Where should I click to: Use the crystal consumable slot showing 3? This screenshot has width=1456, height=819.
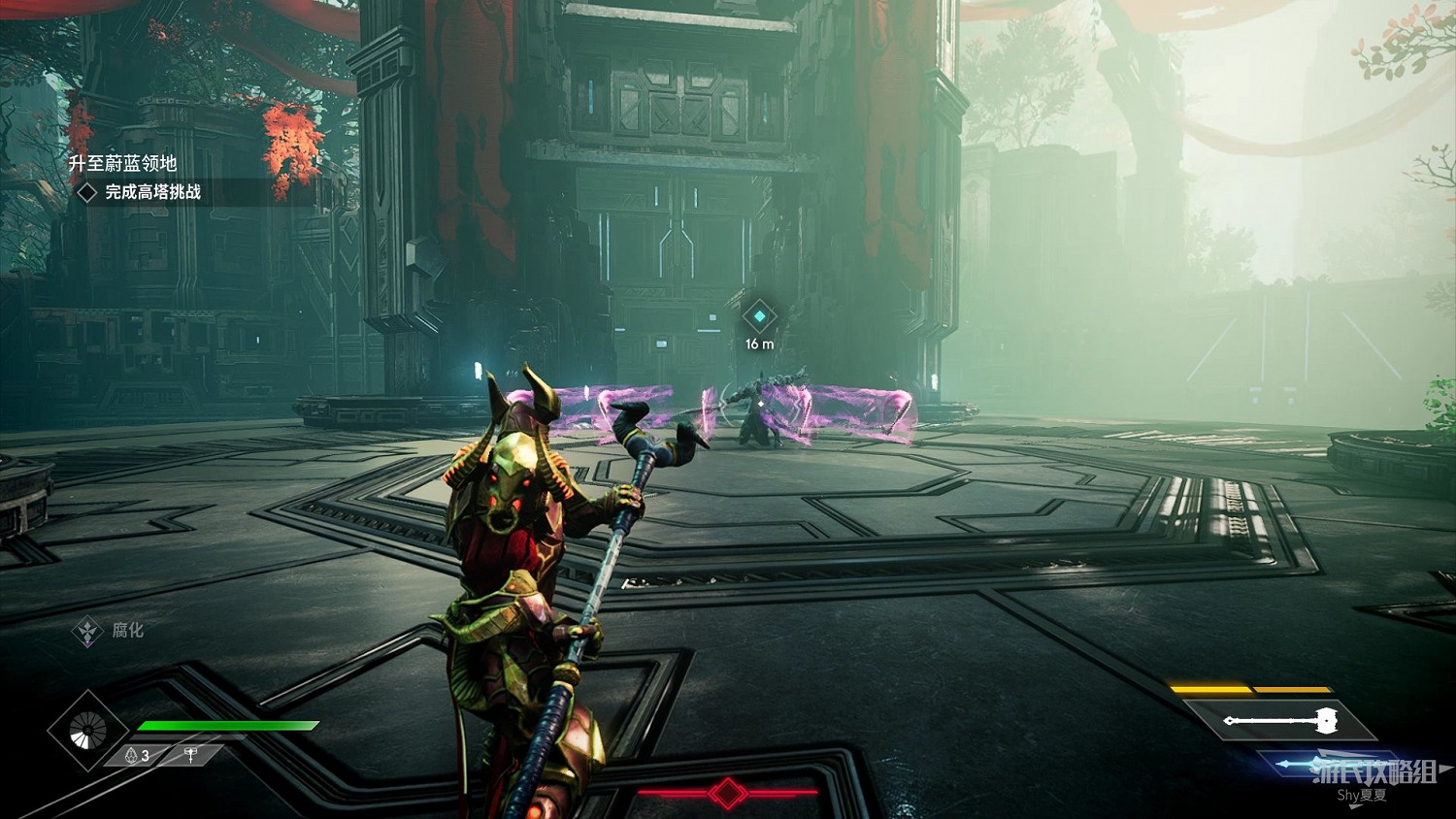point(138,755)
